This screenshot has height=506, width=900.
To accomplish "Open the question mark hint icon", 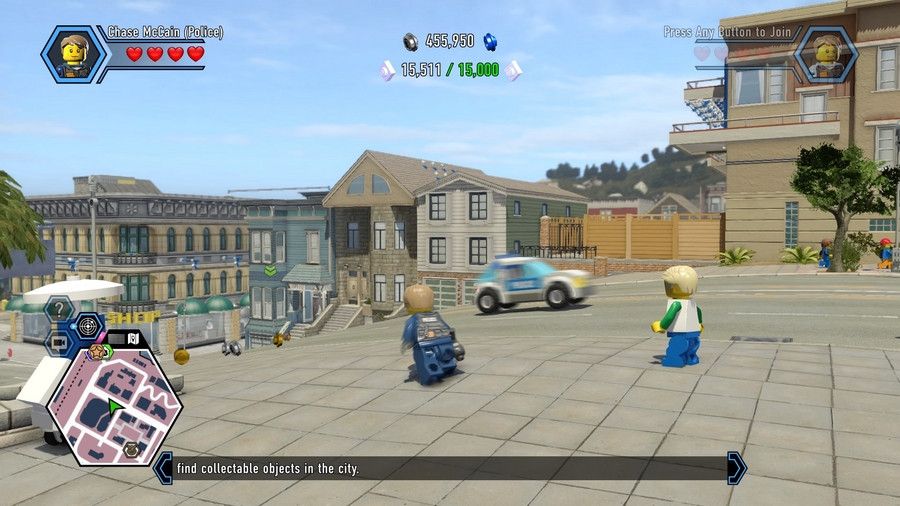I will (x=60, y=309).
